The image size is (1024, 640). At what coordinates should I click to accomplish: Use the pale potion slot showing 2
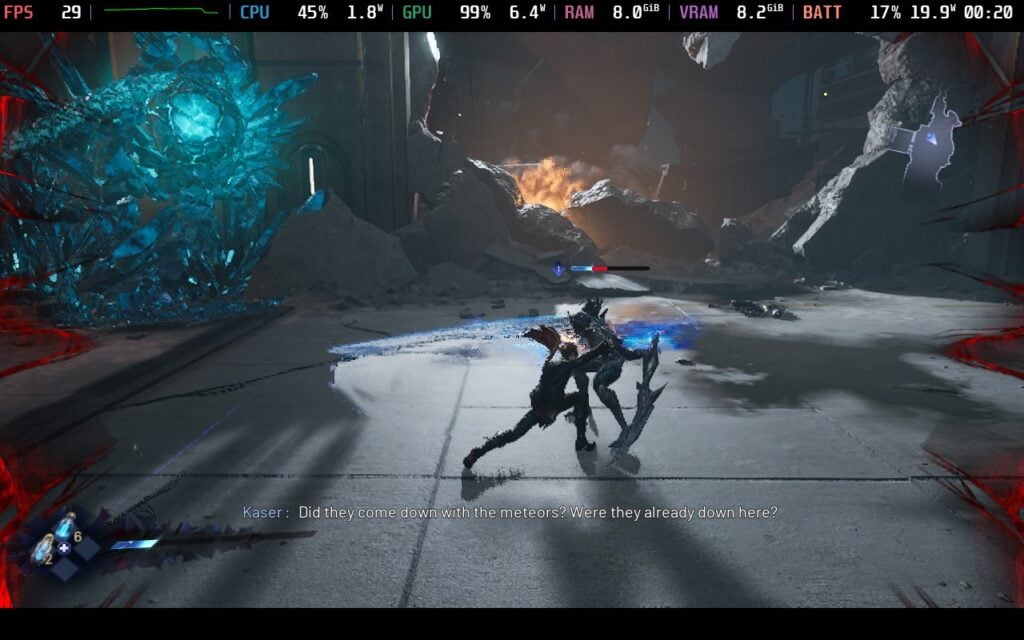43,548
